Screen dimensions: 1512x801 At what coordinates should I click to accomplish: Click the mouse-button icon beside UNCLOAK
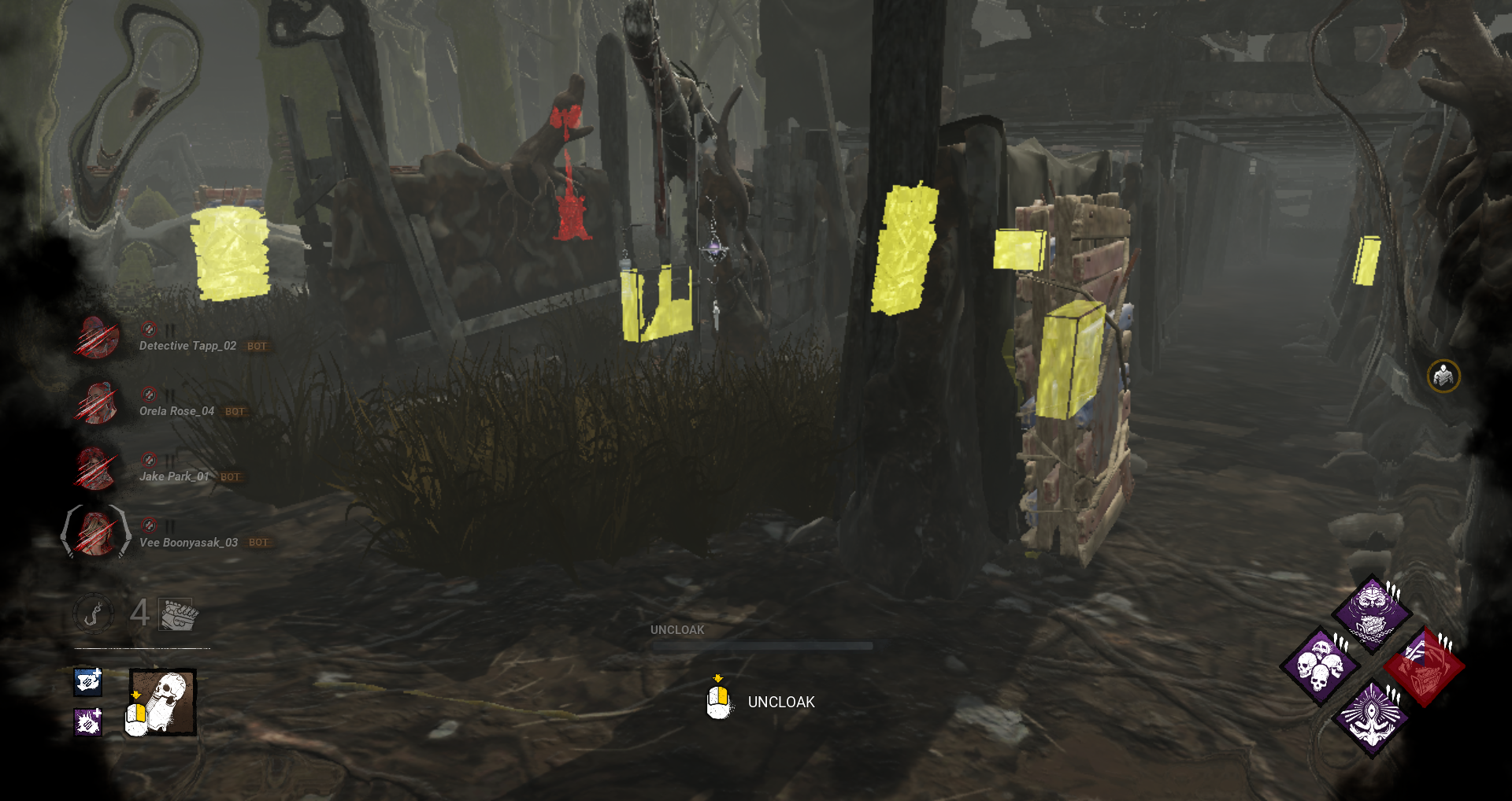coord(716,700)
